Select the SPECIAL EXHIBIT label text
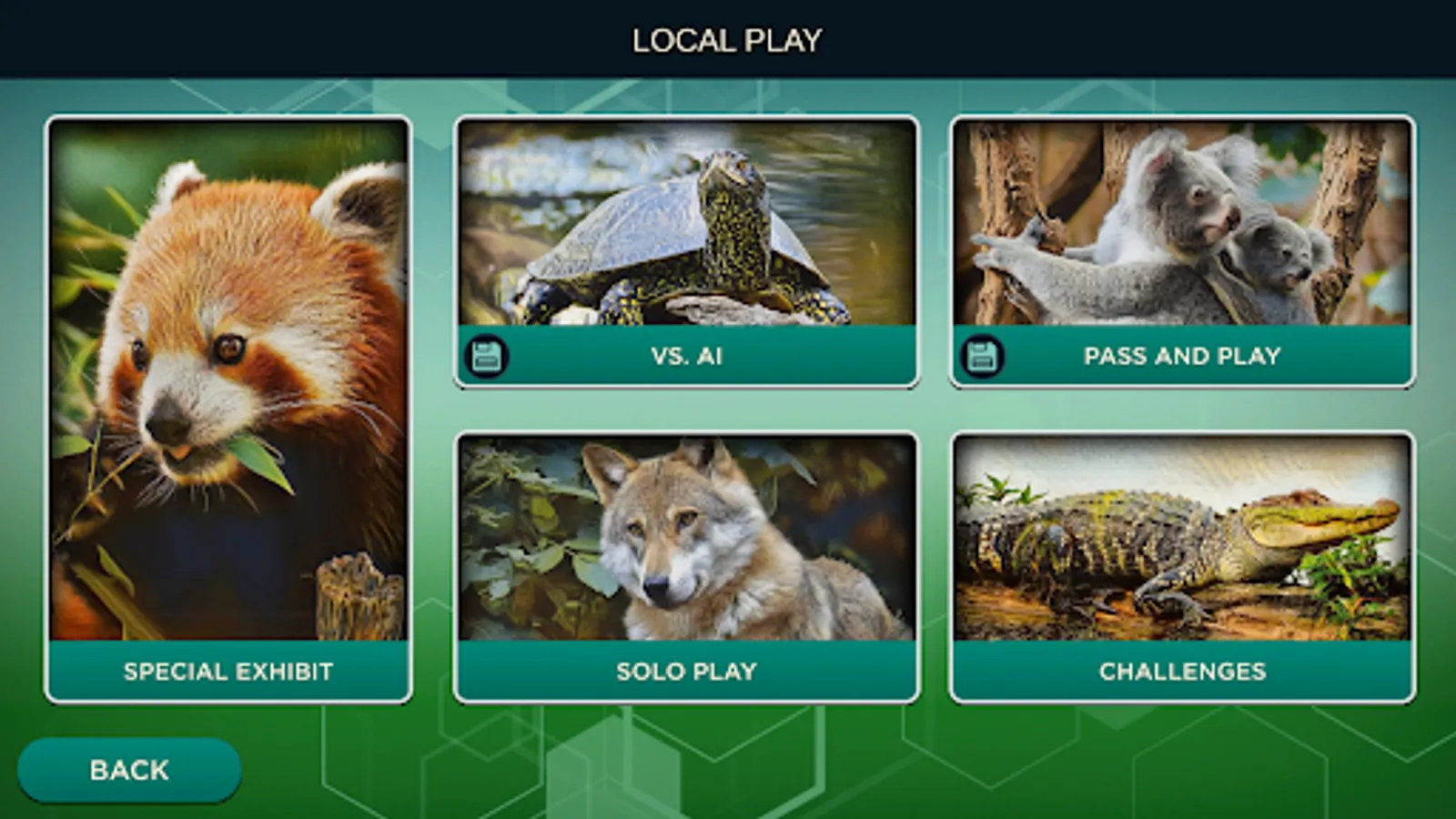1456x819 pixels. pyautogui.click(x=227, y=672)
